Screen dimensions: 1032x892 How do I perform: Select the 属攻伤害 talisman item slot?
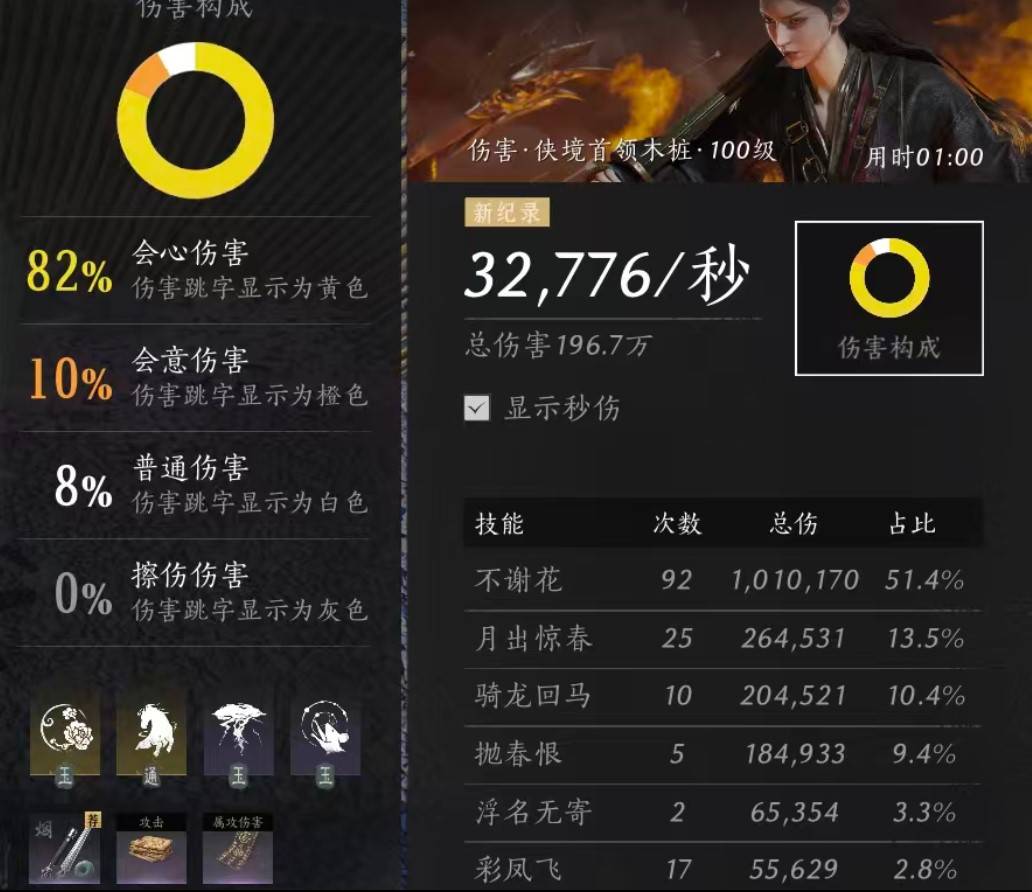[238, 848]
